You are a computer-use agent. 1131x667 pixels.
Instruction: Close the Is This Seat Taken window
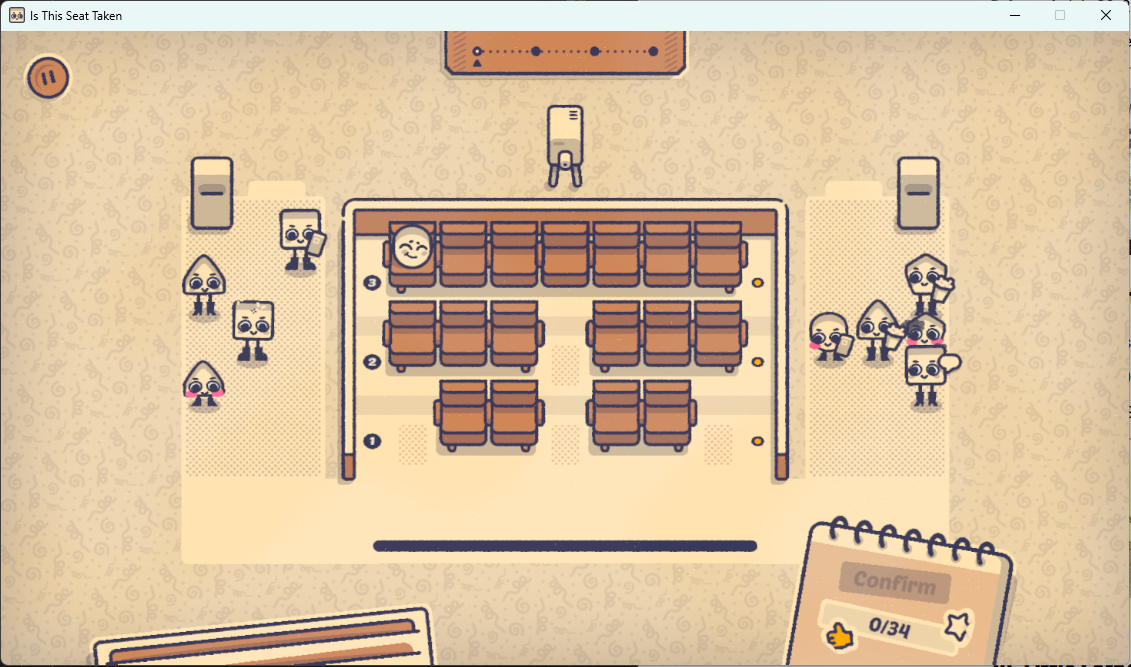coord(1106,15)
